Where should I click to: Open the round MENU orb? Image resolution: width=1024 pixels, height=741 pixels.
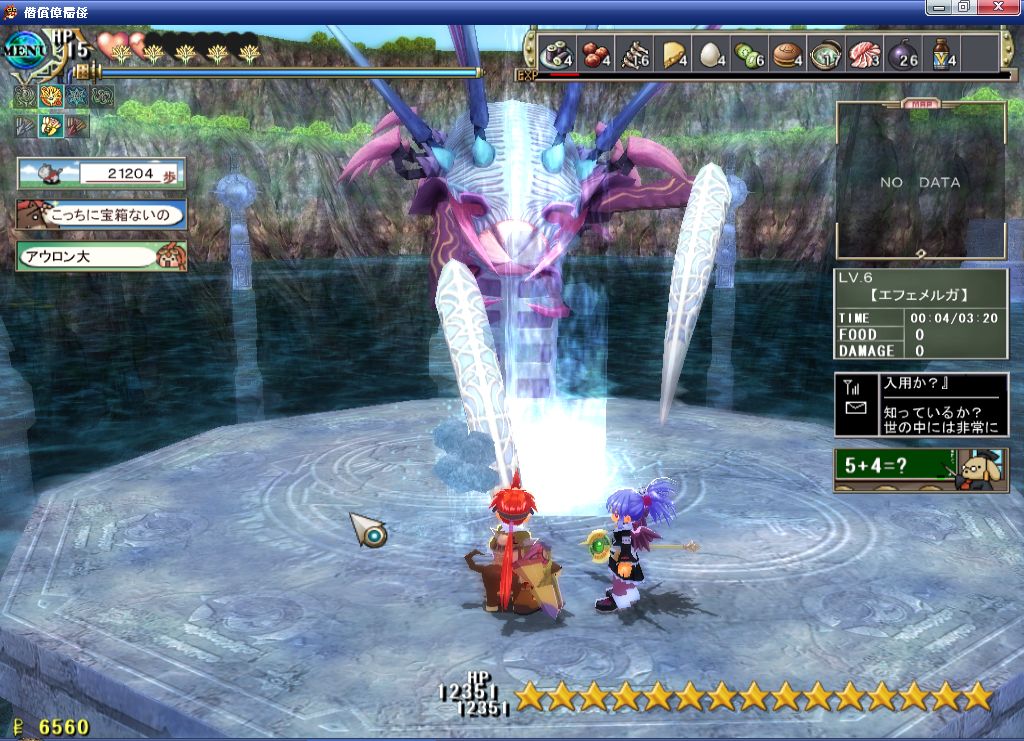[x=24, y=50]
